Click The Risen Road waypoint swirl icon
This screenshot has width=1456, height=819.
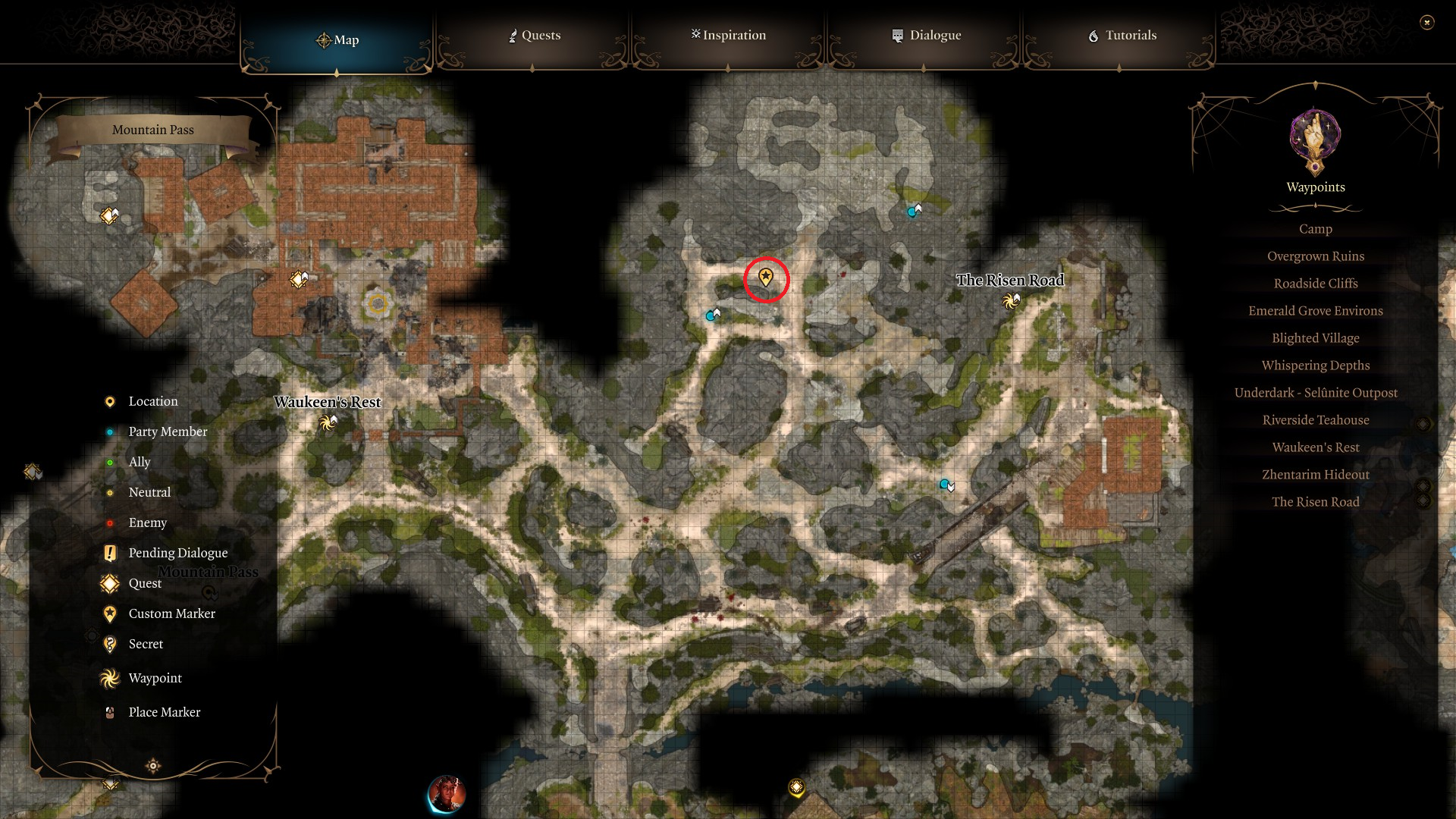[1009, 302]
